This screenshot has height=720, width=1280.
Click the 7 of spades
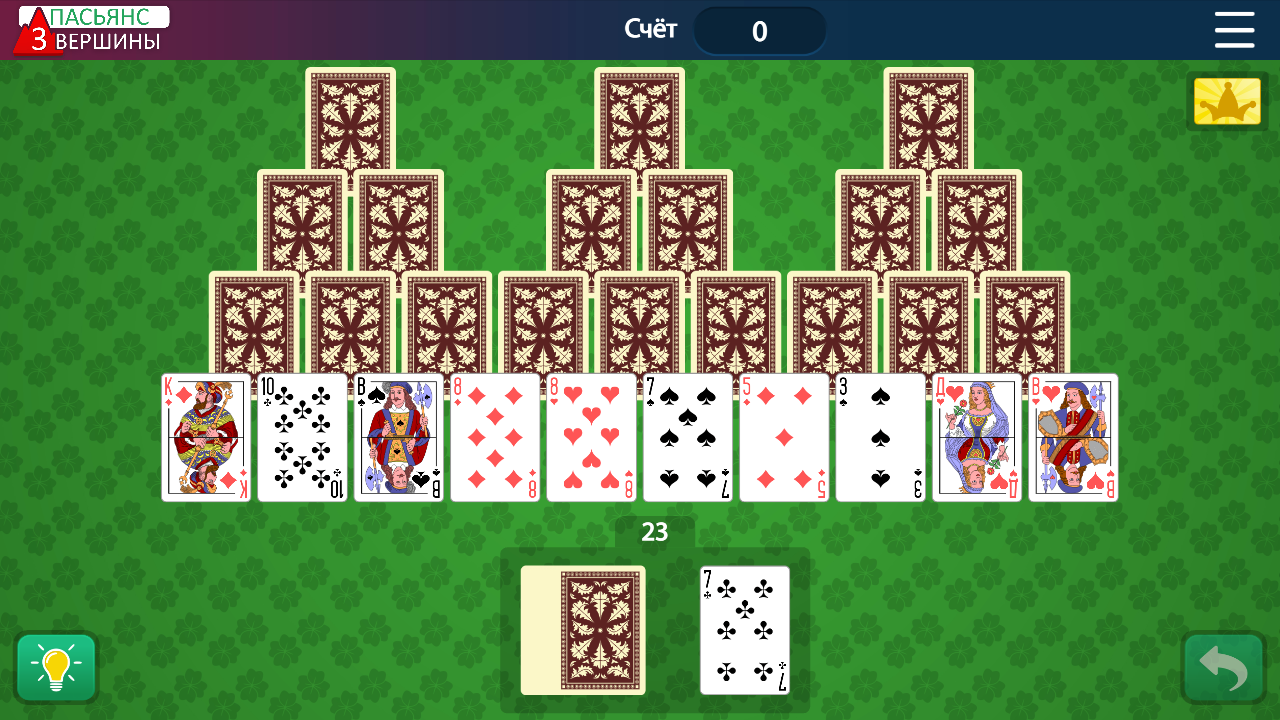(687, 438)
